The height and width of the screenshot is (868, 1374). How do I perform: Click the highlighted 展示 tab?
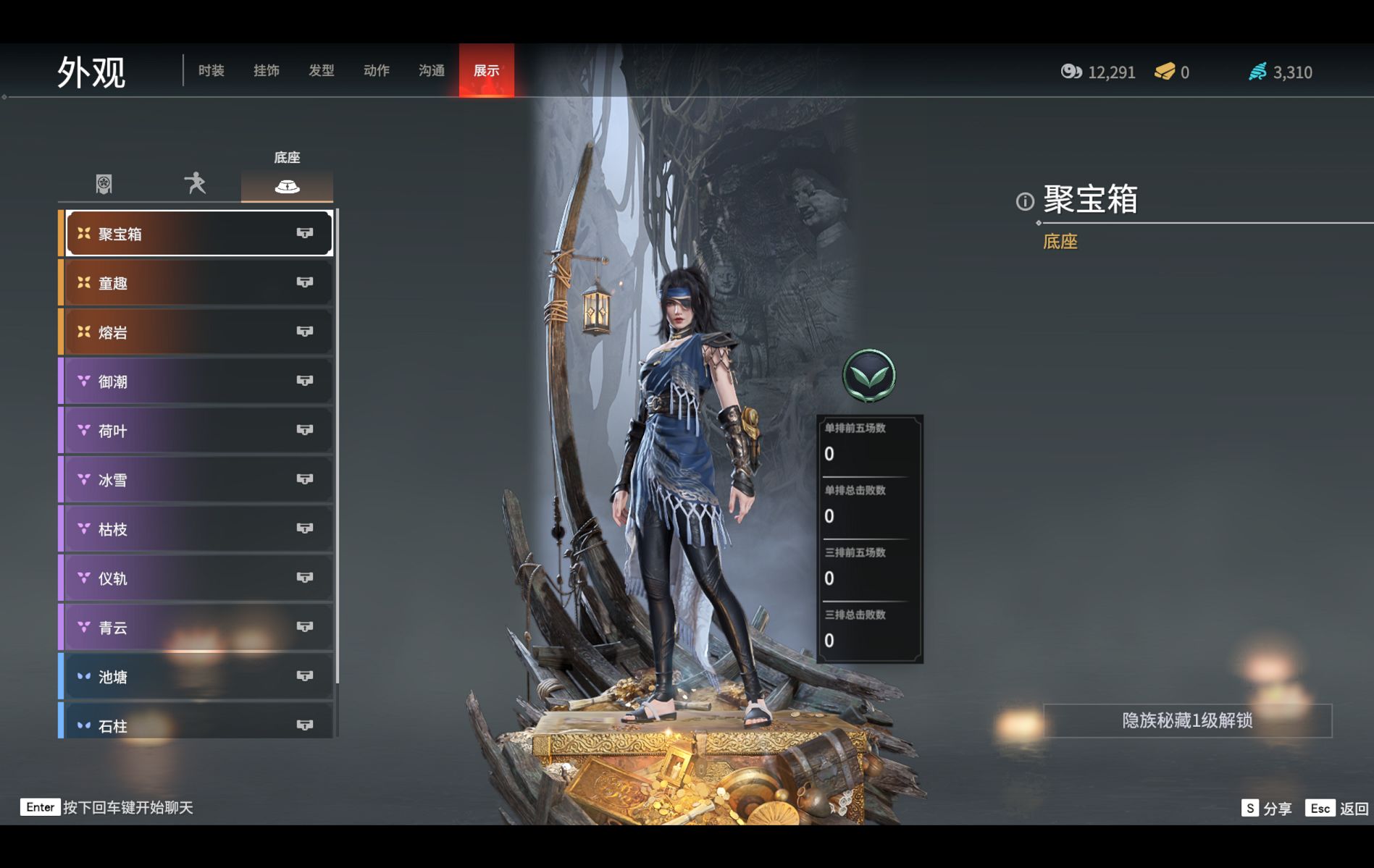tap(486, 70)
